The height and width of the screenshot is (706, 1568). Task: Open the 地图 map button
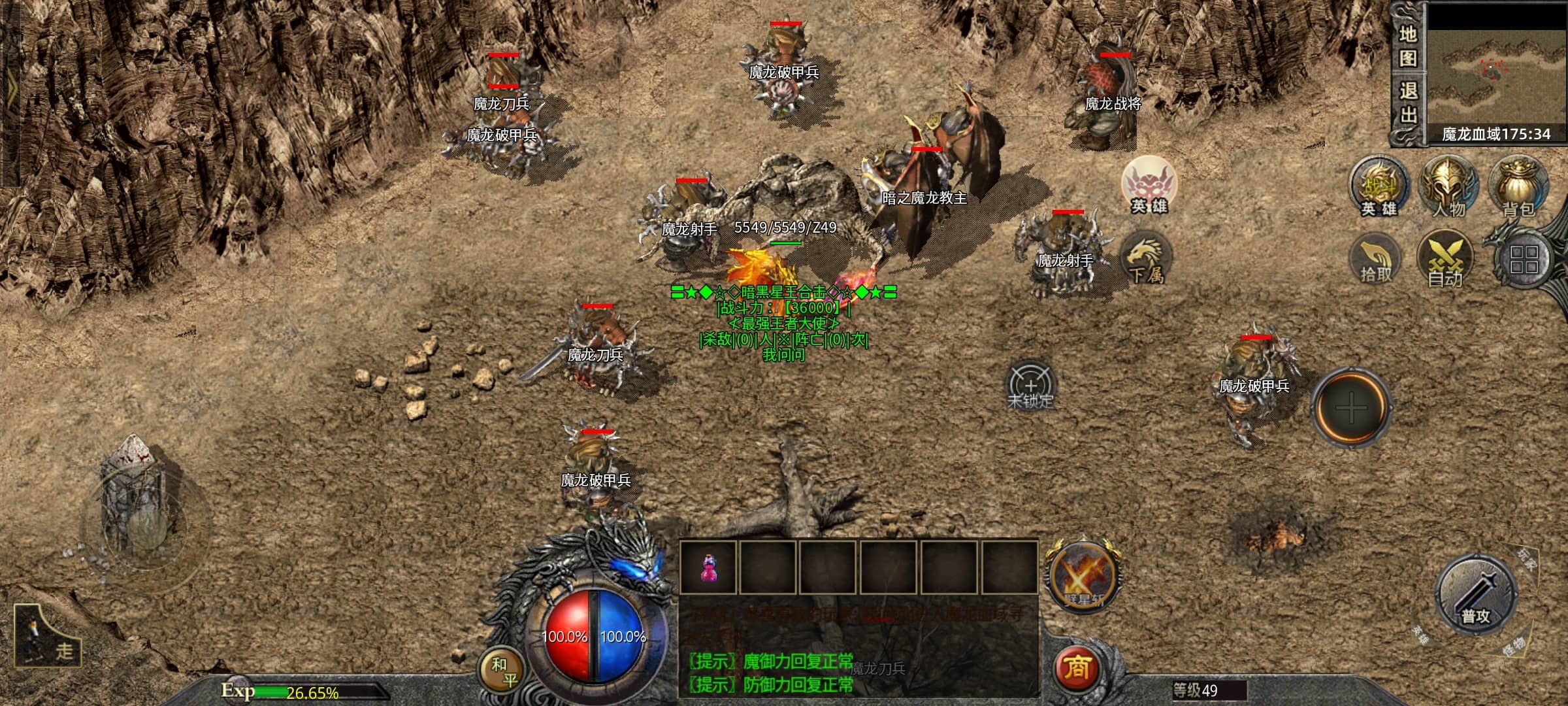(1407, 46)
